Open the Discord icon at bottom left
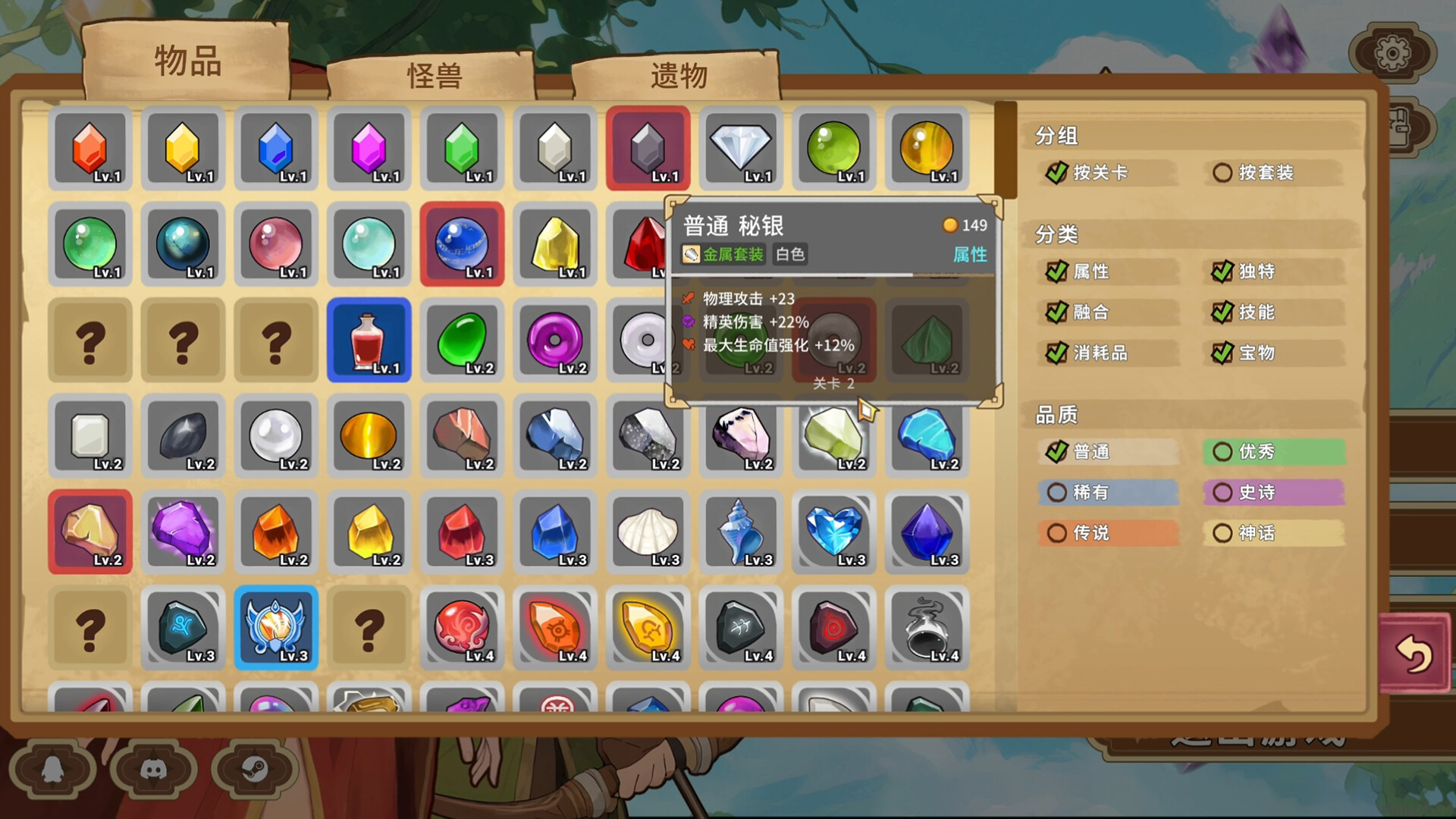 click(x=154, y=770)
